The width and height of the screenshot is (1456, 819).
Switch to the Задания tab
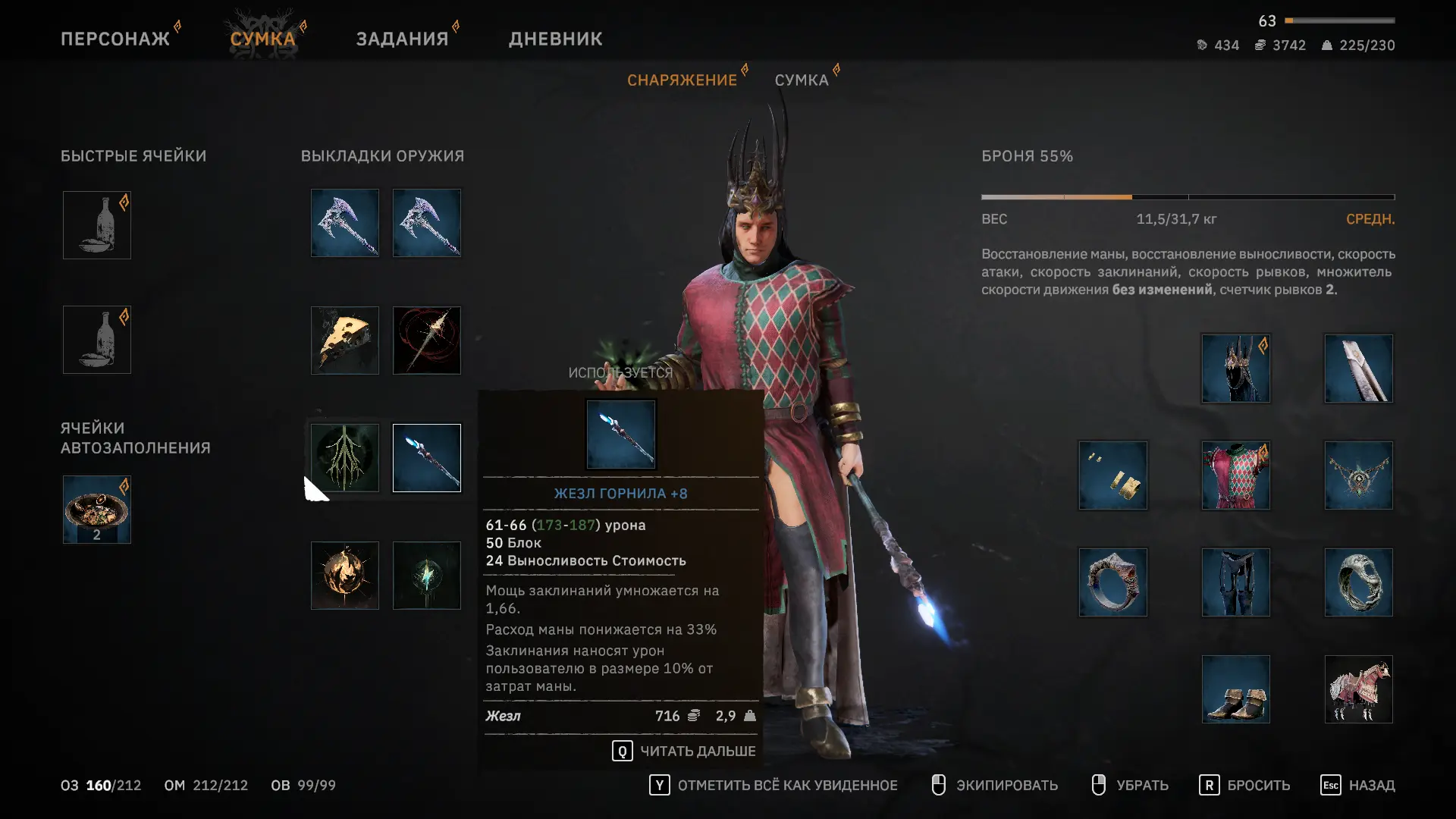pos(402,39)
